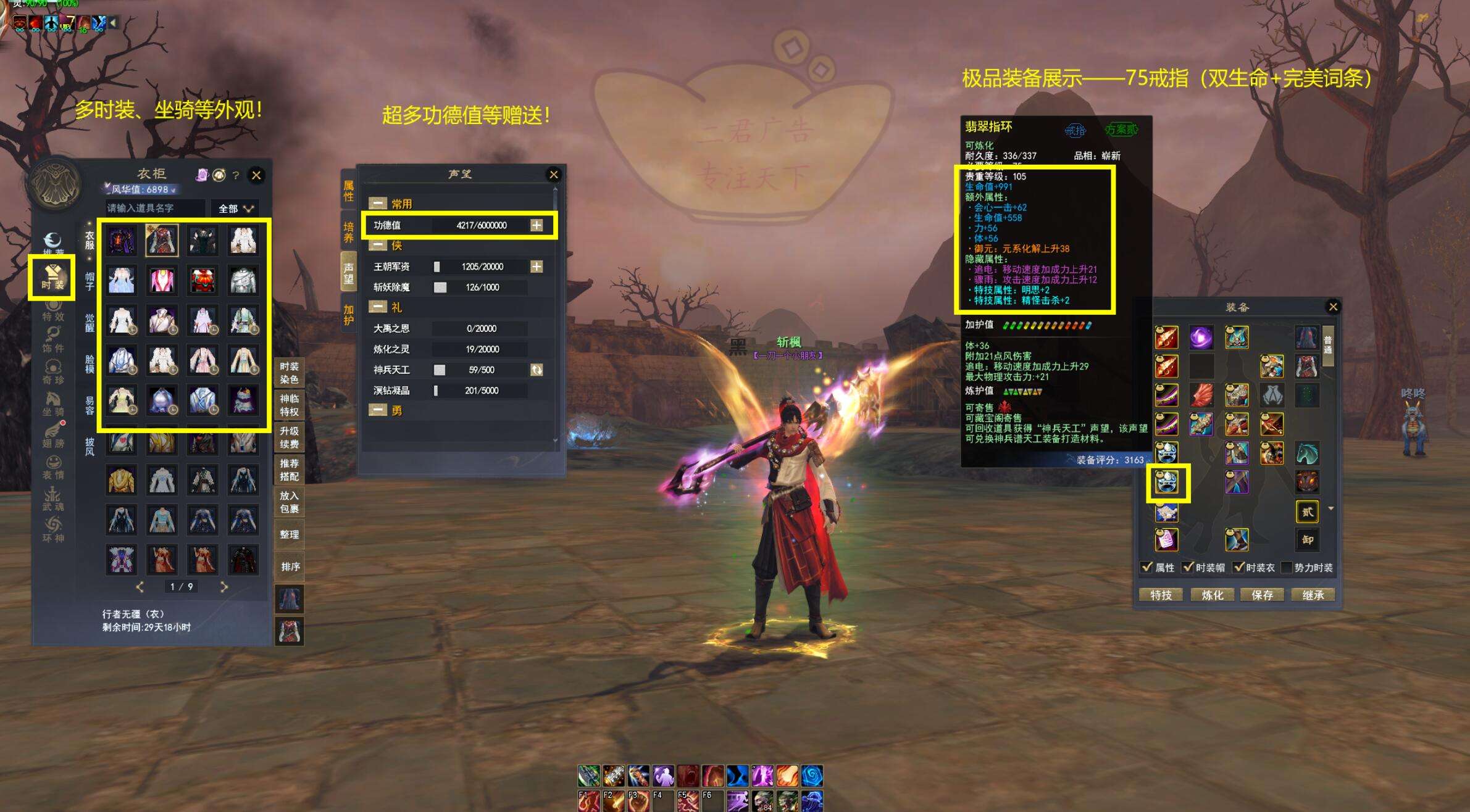Open the 全部 filter dropdown
Image resolution: width=1470 pixels, height=812 pixels.
(235, 209)
